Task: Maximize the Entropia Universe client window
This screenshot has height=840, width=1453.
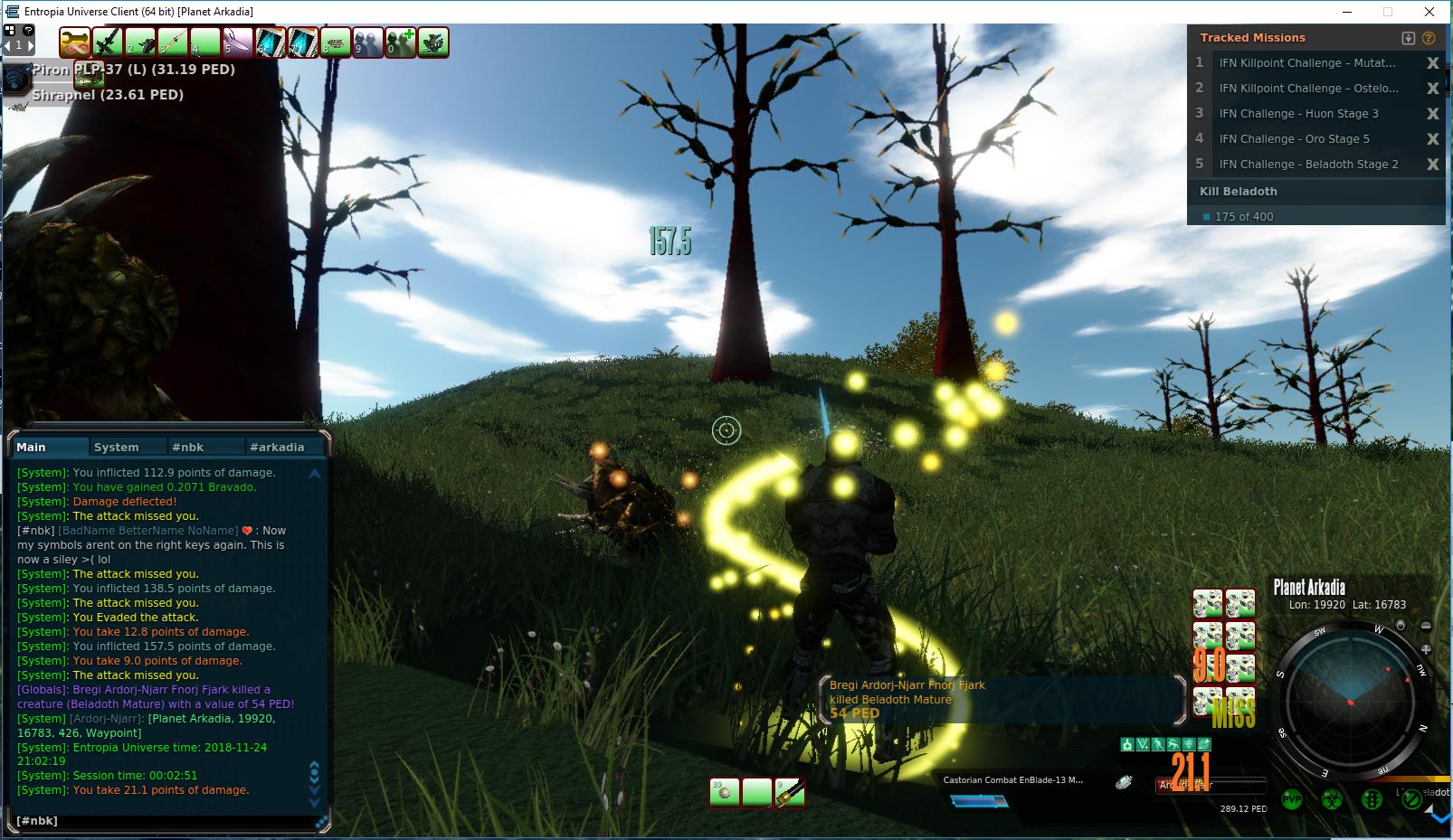Action: point(1388,12)
